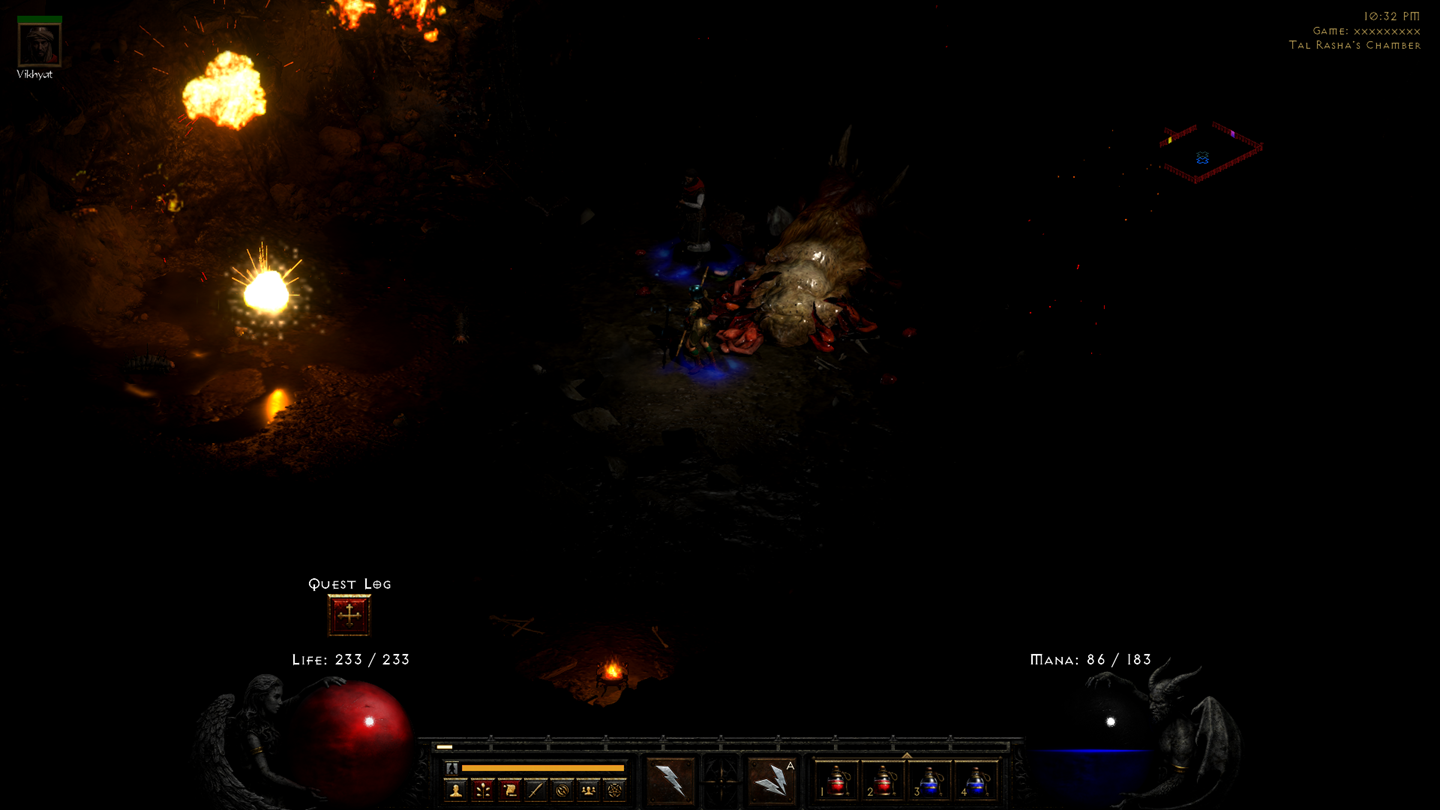This screenshot has height=810, width=1440.
Task: Click the small character silhouette above the menu icons
Action: tap(452, 767)
